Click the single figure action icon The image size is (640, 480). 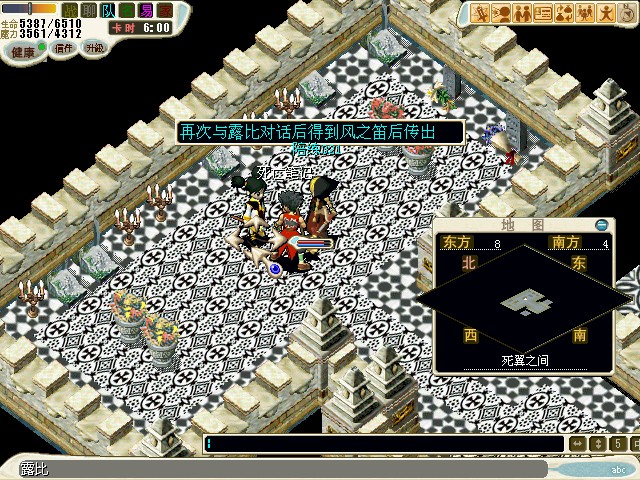605,13
